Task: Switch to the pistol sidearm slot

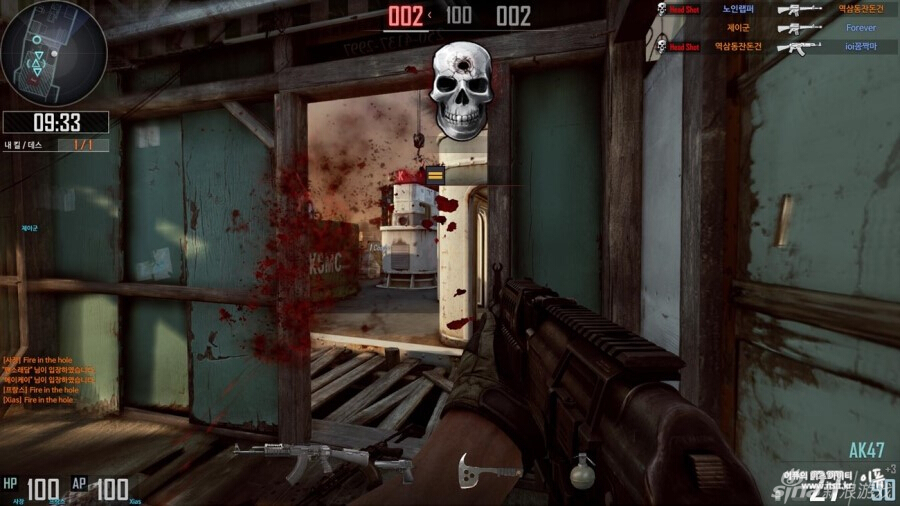Action: tap(394, 470)
